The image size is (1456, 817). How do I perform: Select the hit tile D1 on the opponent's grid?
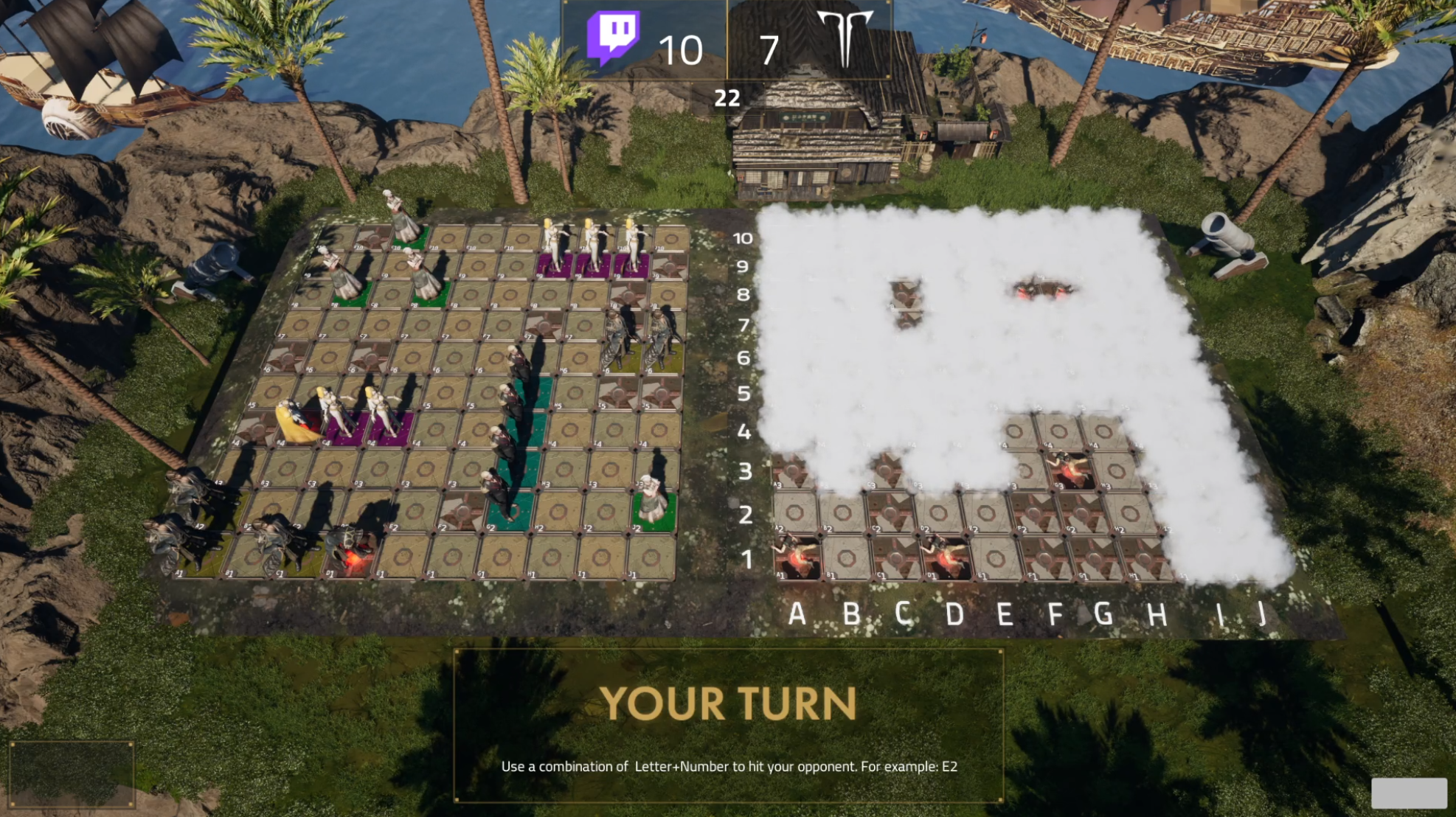tap(946, 557)
